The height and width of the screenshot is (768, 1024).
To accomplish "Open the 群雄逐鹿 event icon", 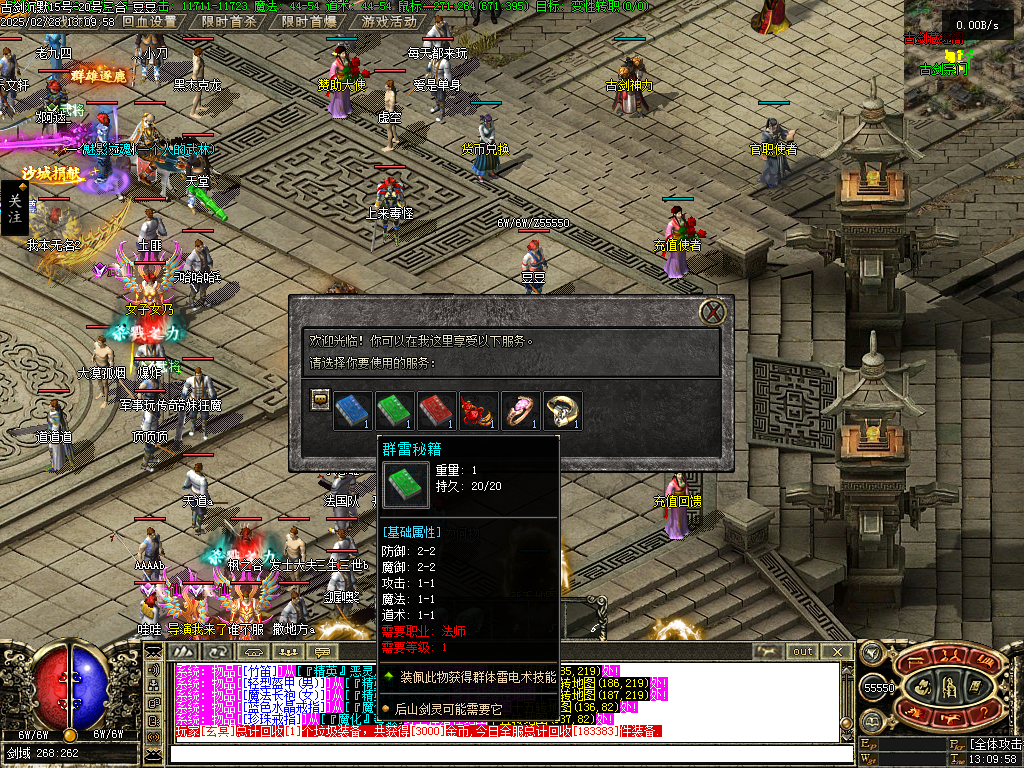I will tap(98, 75).
